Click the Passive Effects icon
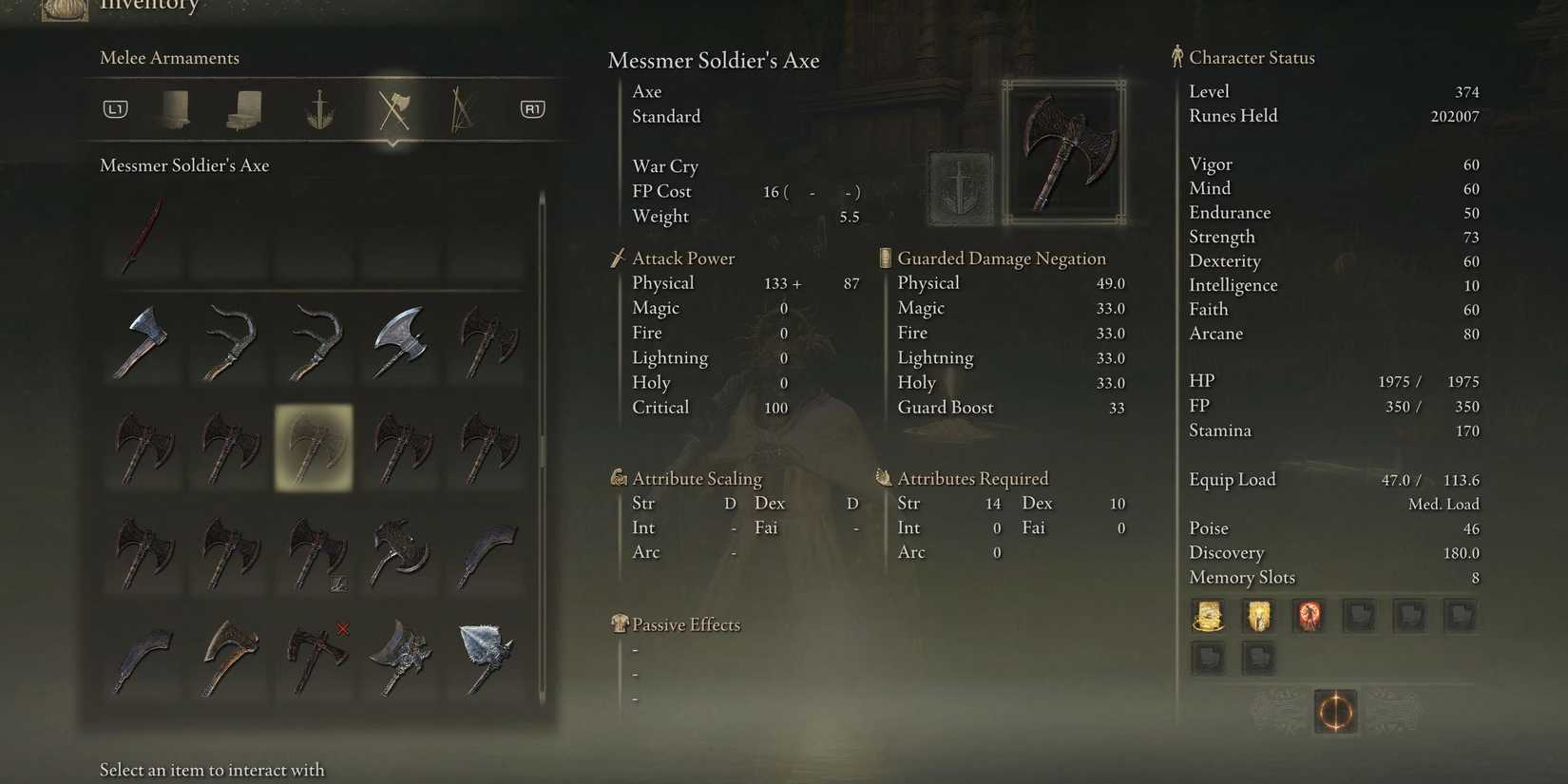The width and height of the screenshot is (1568, 784). (x=619, y=624)
